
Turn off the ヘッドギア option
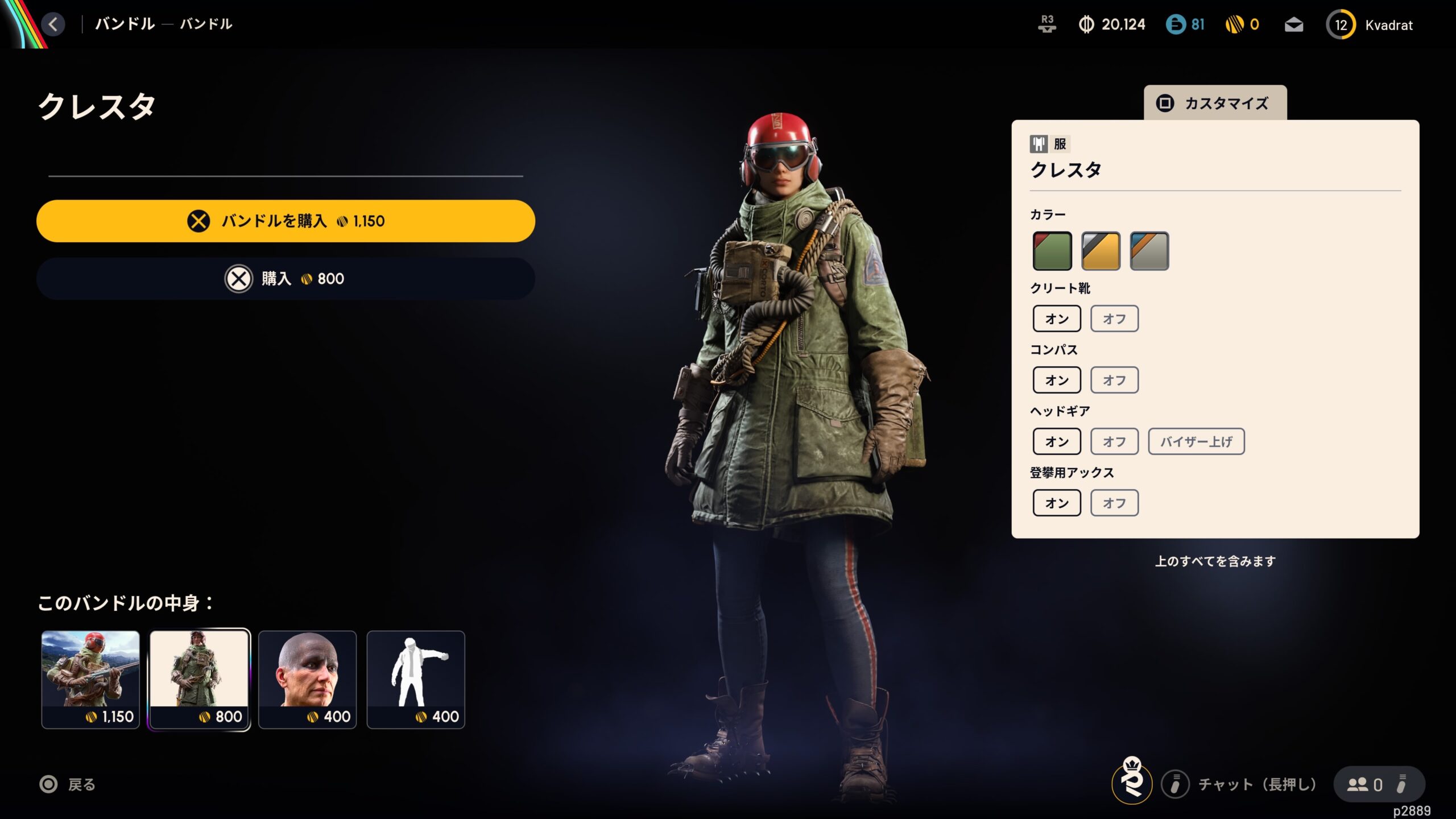point(1114,442)
